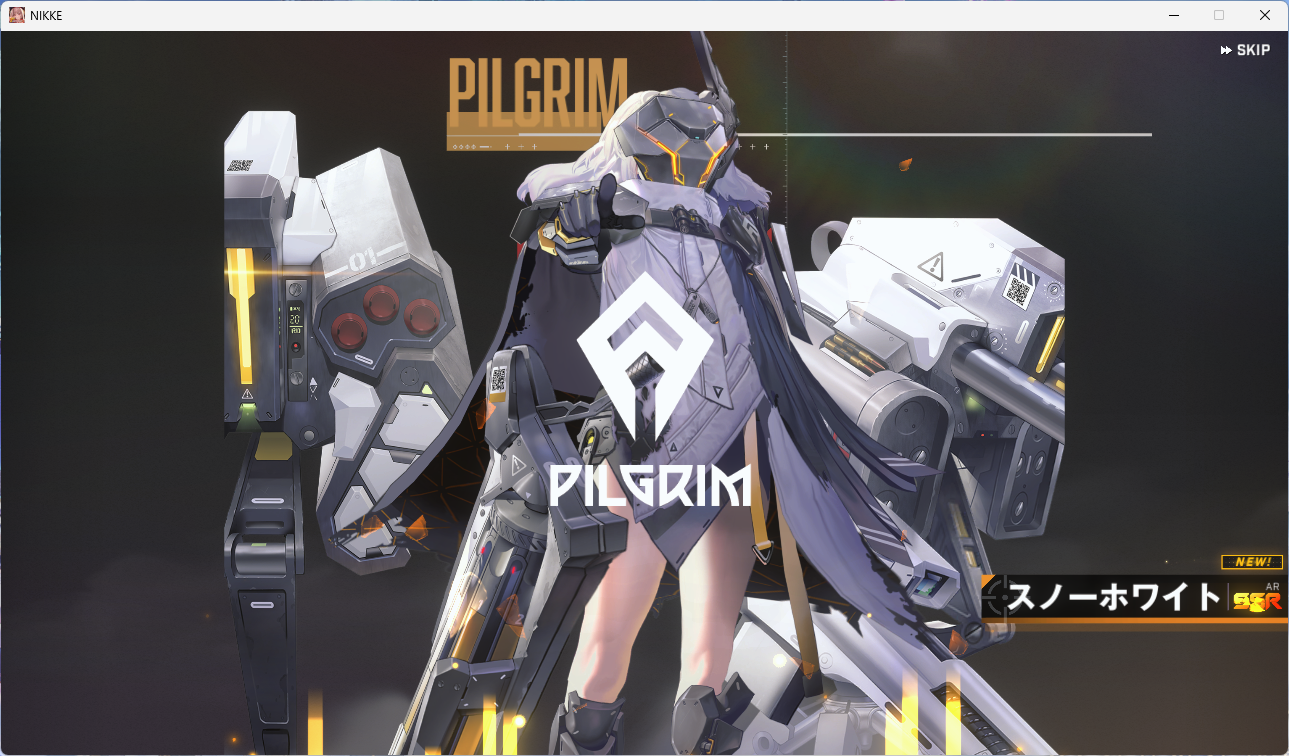Close the NIKKE game window
The height and width of the screenshot is (756, 1289).
1265,15
